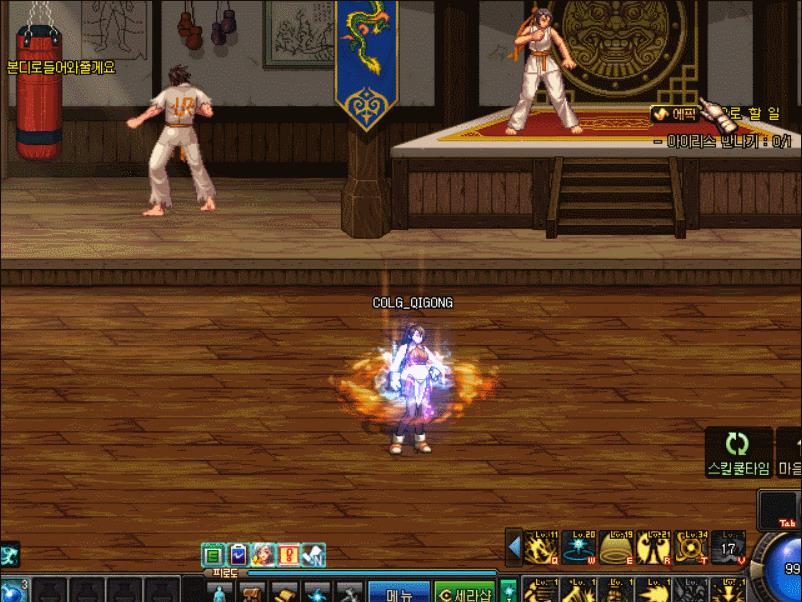802x602 pixels.
Task: Click the Tab slot box
Action: (782, 508)
